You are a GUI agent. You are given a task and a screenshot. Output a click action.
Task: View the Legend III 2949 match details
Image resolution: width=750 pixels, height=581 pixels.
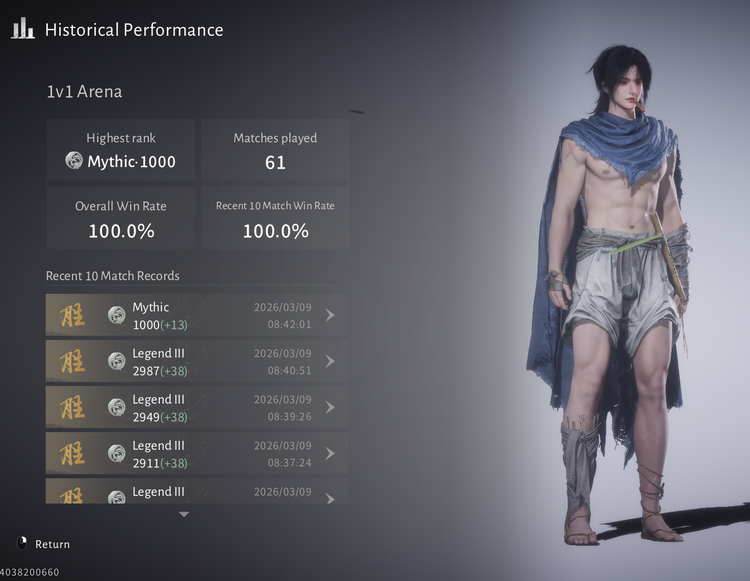pyautogui.click(x=197, y=407)
